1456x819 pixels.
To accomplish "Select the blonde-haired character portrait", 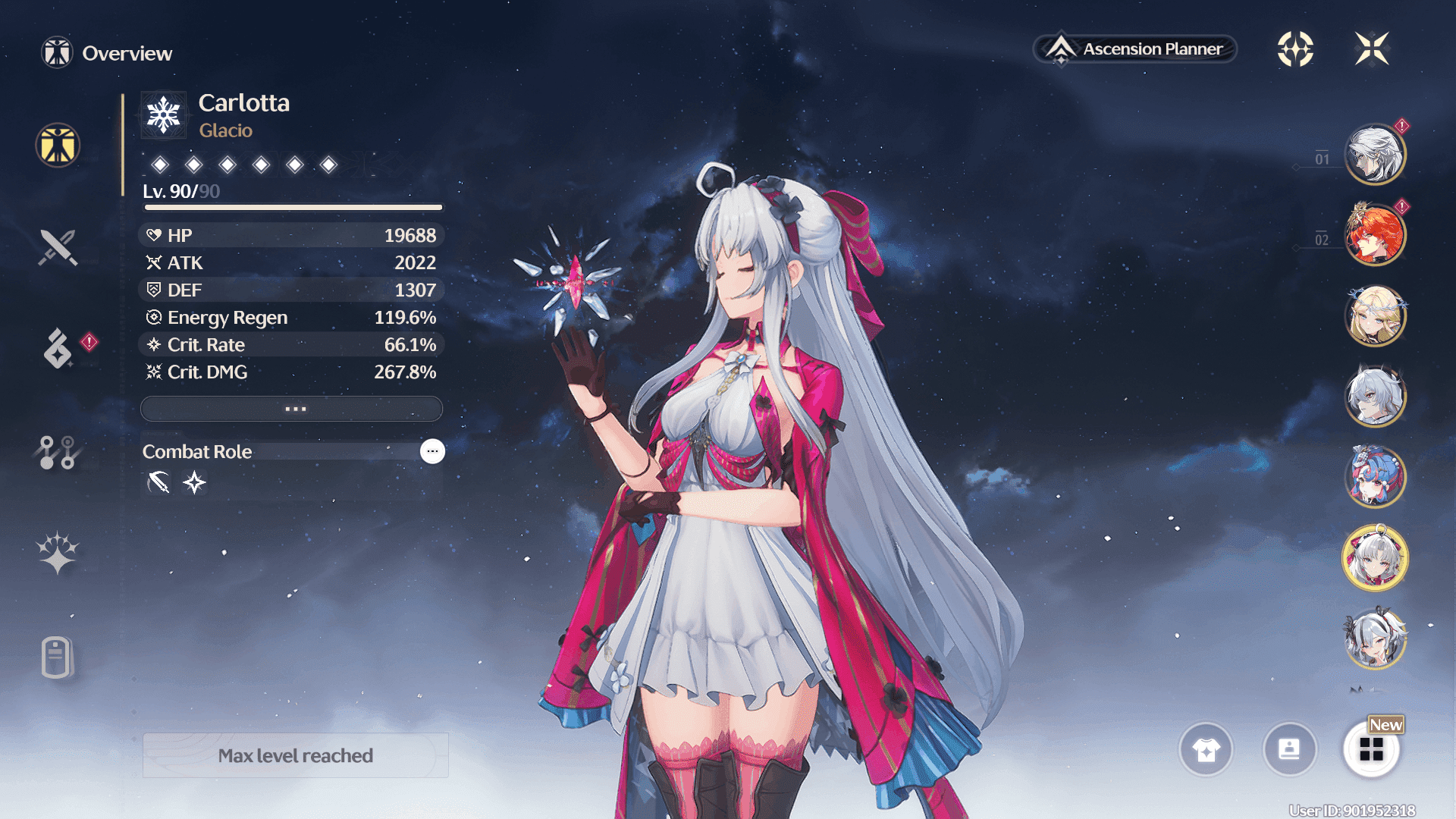I will click(1374, 315).
